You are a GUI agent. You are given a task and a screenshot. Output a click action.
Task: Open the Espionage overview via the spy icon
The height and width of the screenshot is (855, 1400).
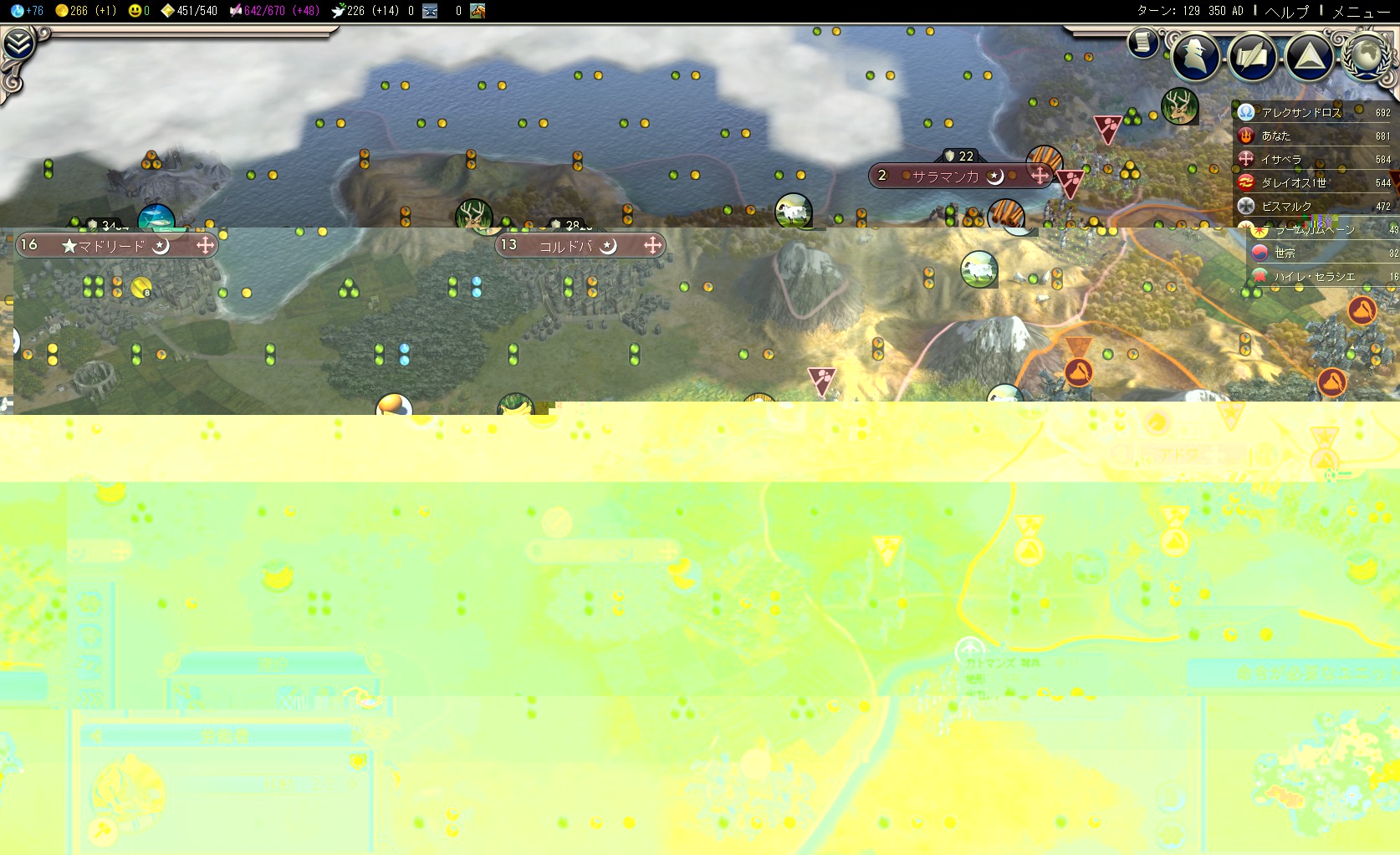pos(1195,57)
